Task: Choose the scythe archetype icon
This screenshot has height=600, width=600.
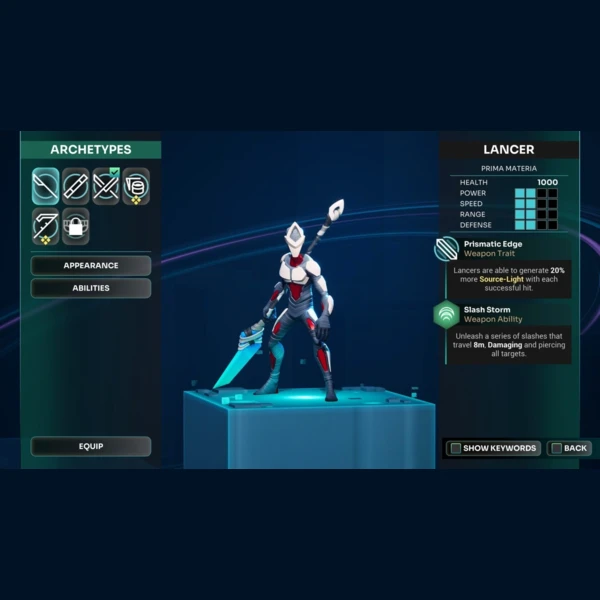Action: tap(46, 226)
